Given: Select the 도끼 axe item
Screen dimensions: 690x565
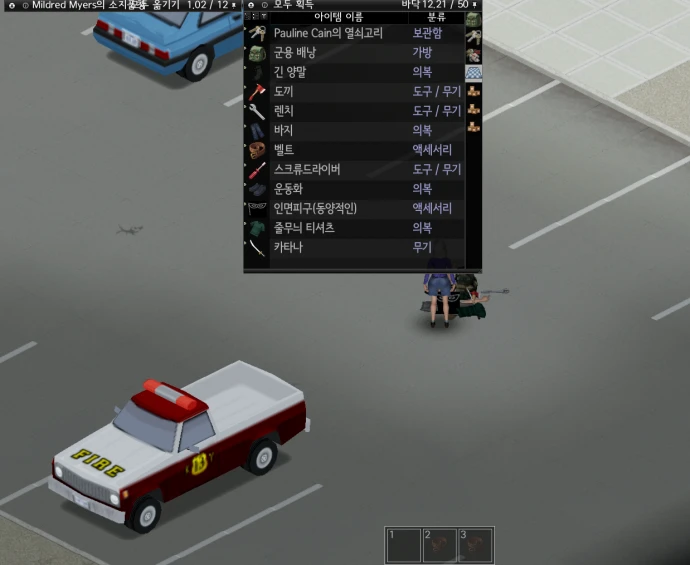Looking at the screenshot, I should coord(285,92).
